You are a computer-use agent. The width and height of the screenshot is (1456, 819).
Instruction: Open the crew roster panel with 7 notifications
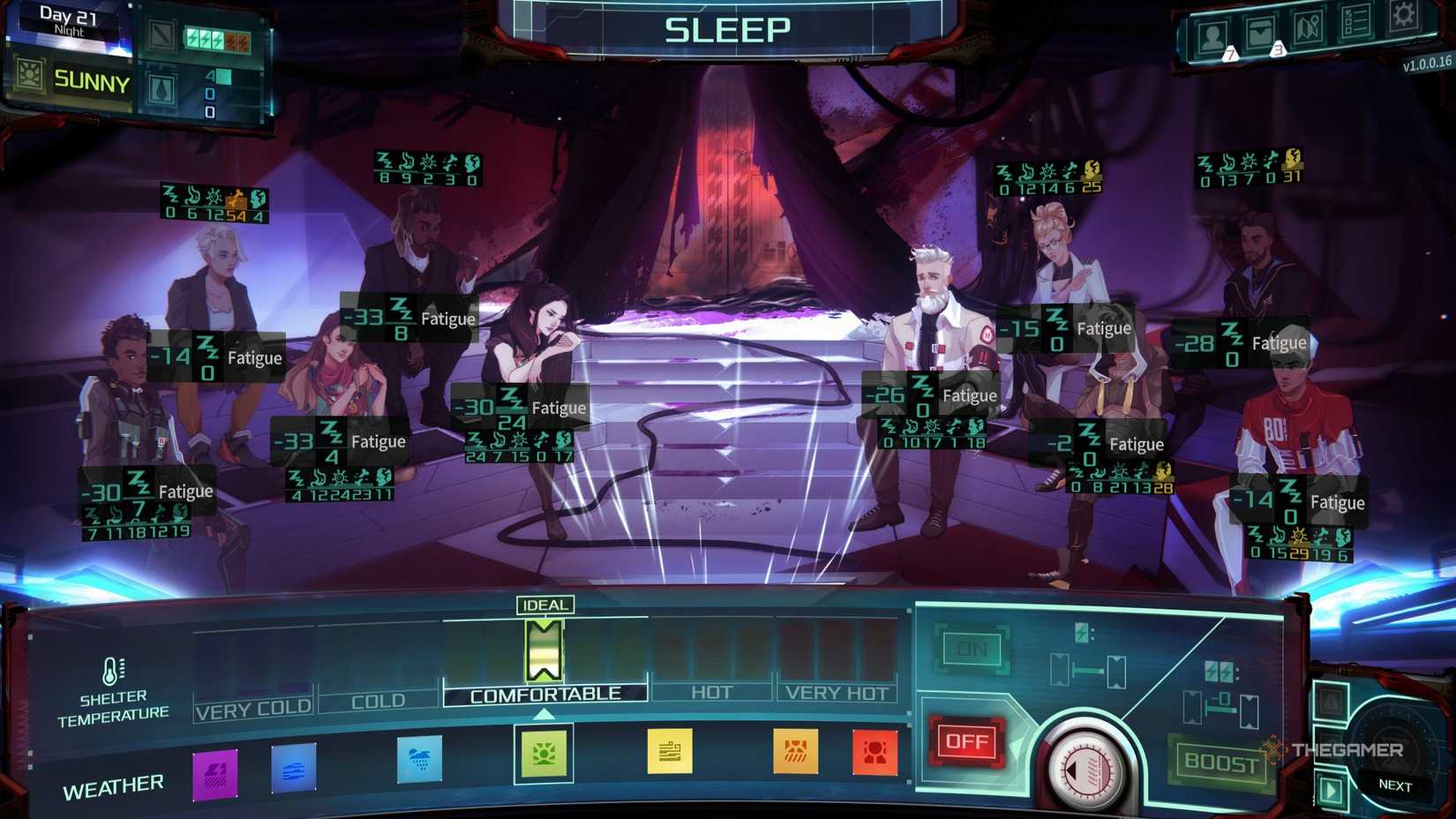(x=1212, y=35)
